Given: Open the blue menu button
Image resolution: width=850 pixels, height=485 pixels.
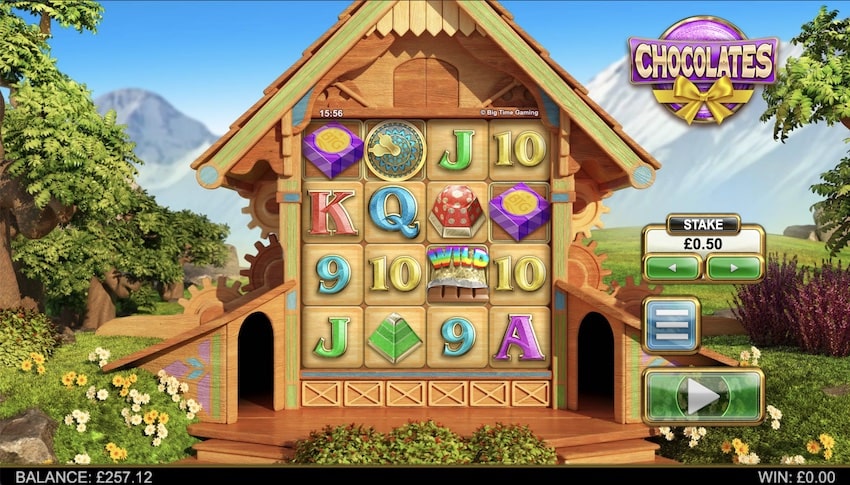Looking at the screenshot, I should [x=671, y=325].
